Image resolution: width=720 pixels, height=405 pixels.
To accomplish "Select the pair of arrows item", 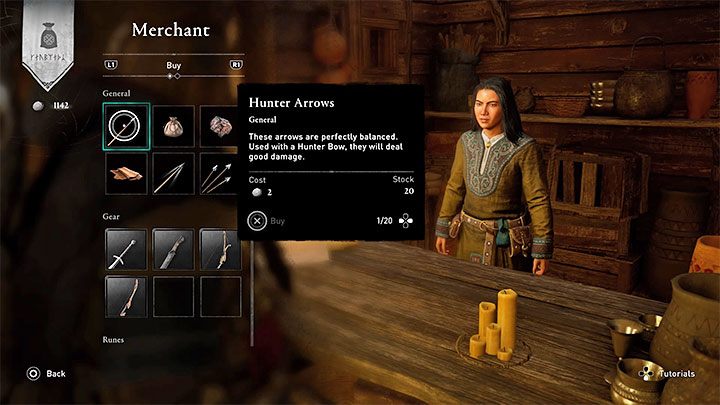I will point(173,173).
